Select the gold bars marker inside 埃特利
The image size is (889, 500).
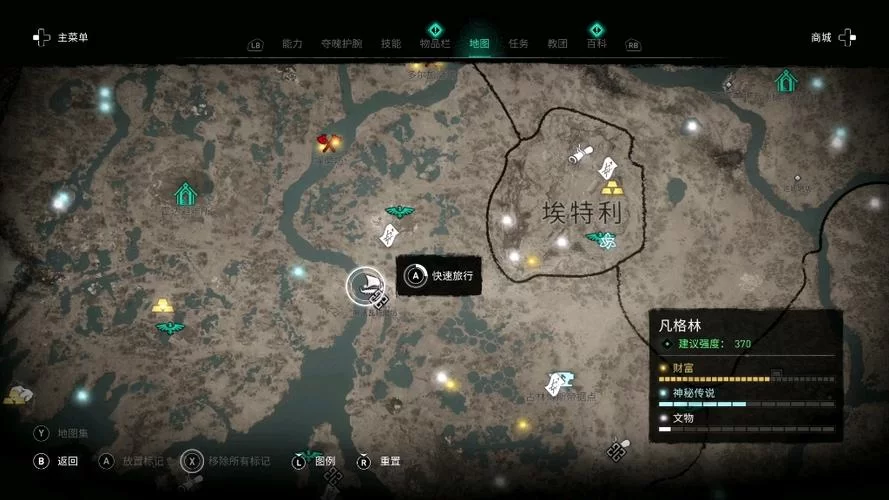611,187
